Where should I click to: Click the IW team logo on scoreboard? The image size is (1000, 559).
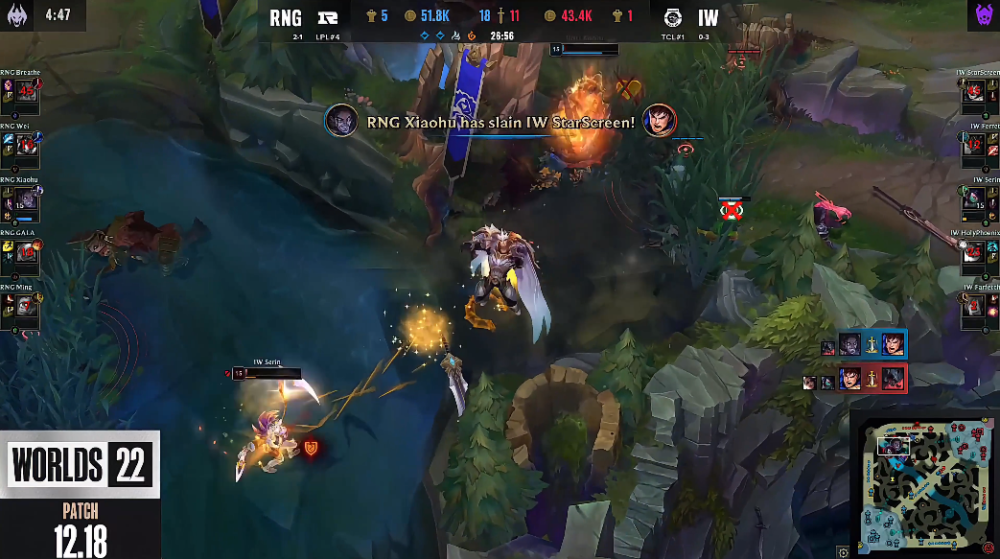tap(669, 17)
